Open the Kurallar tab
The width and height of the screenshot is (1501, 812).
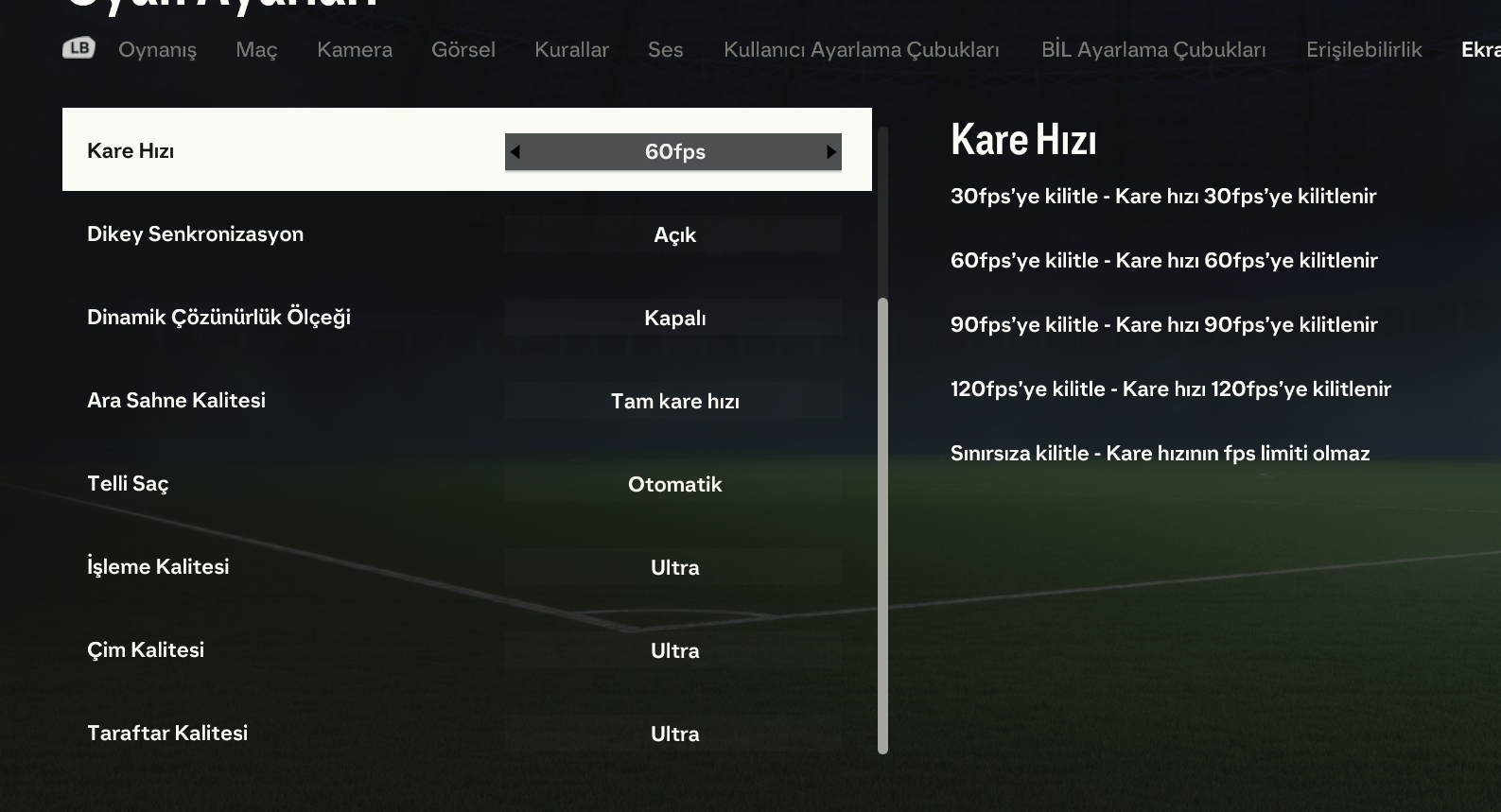pos(571,50)
